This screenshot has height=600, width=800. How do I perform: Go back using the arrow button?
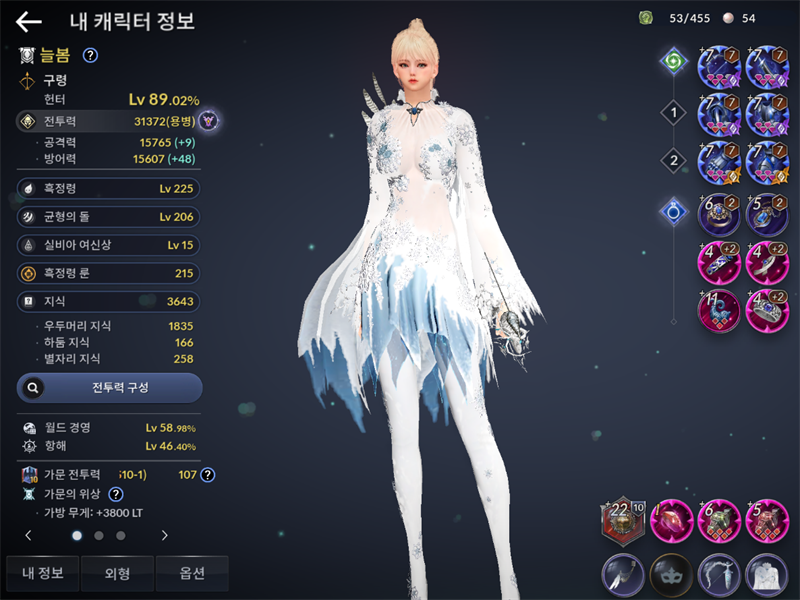29,22
